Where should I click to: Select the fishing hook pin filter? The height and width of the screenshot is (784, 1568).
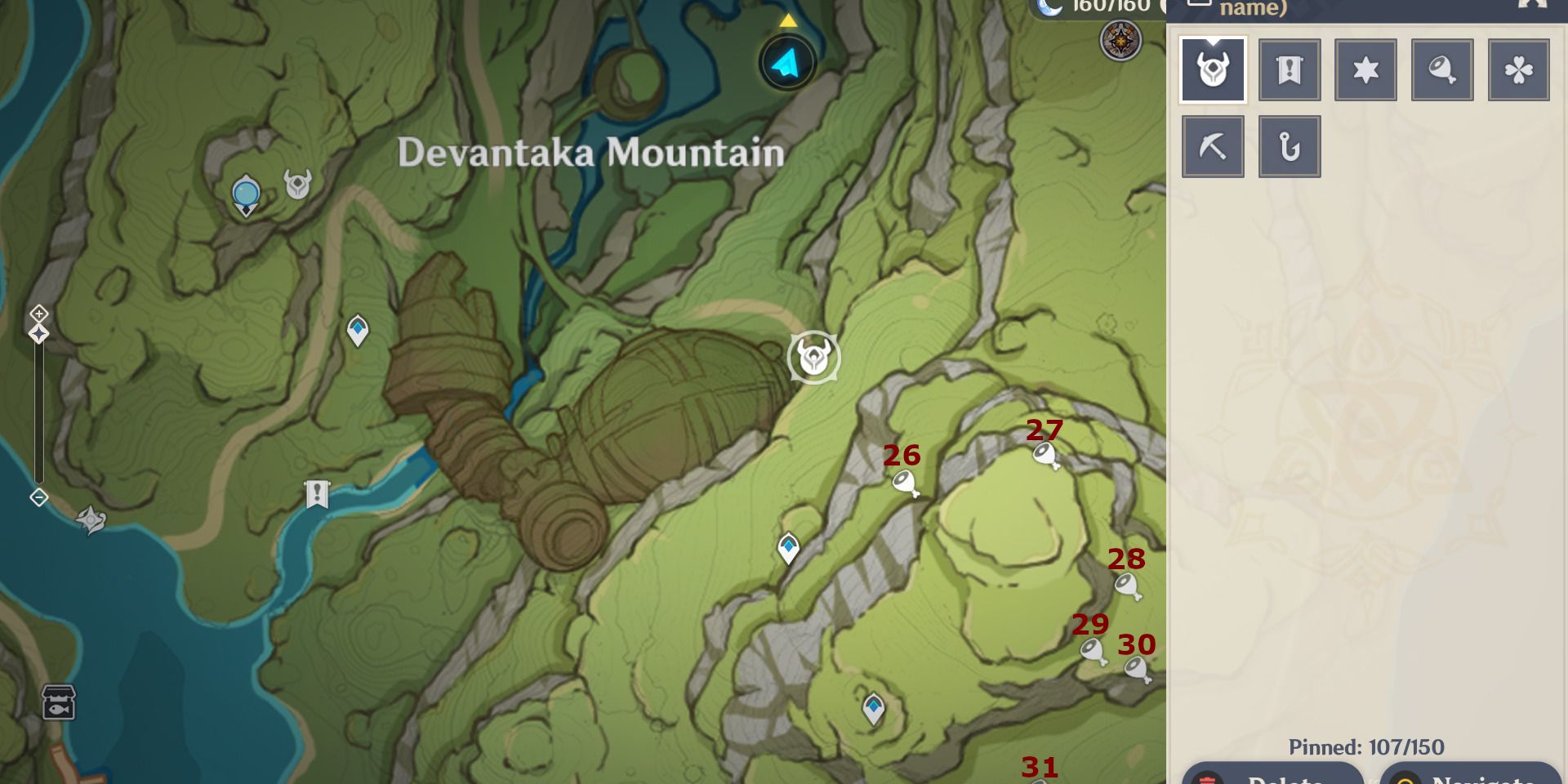click(x=1289, y=145)
